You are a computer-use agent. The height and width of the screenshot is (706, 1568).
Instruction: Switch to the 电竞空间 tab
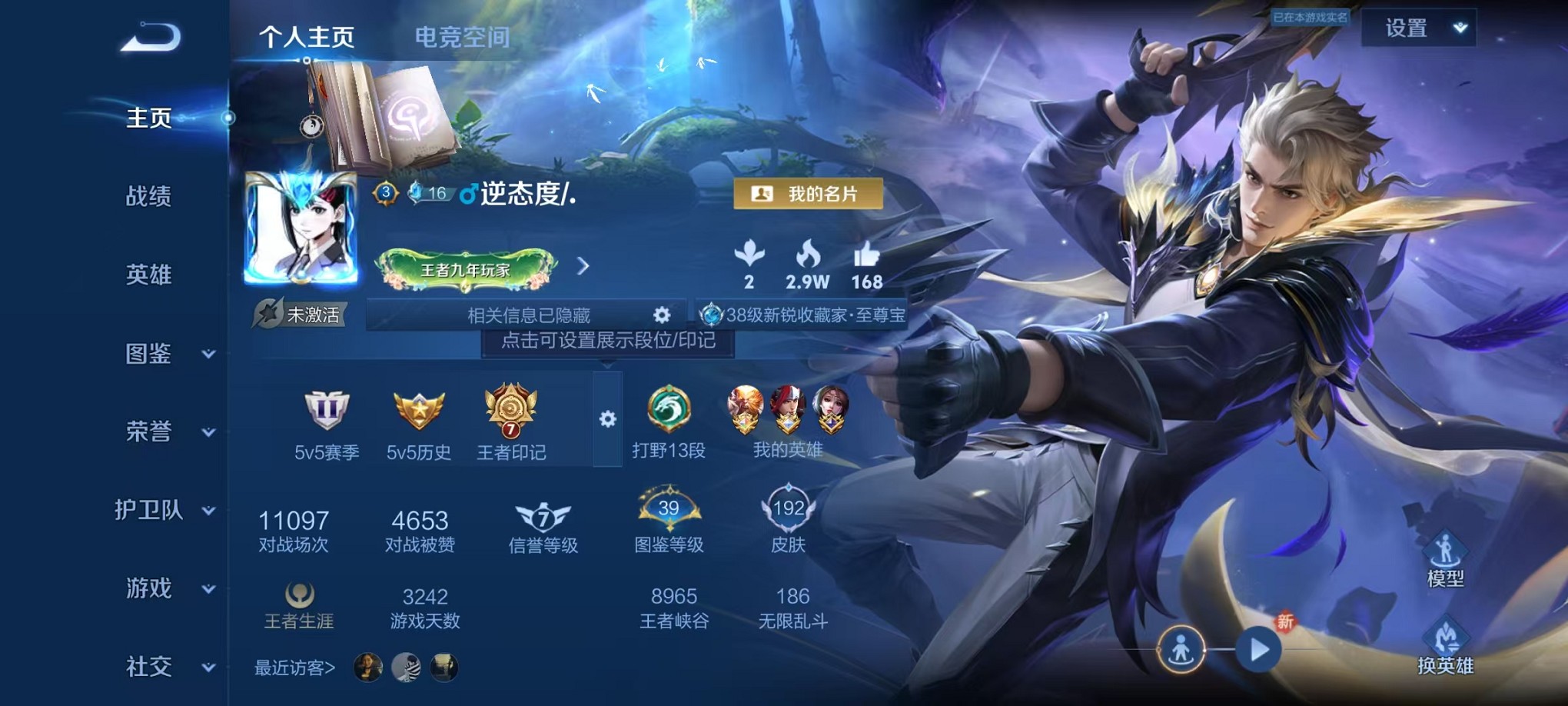462,37
